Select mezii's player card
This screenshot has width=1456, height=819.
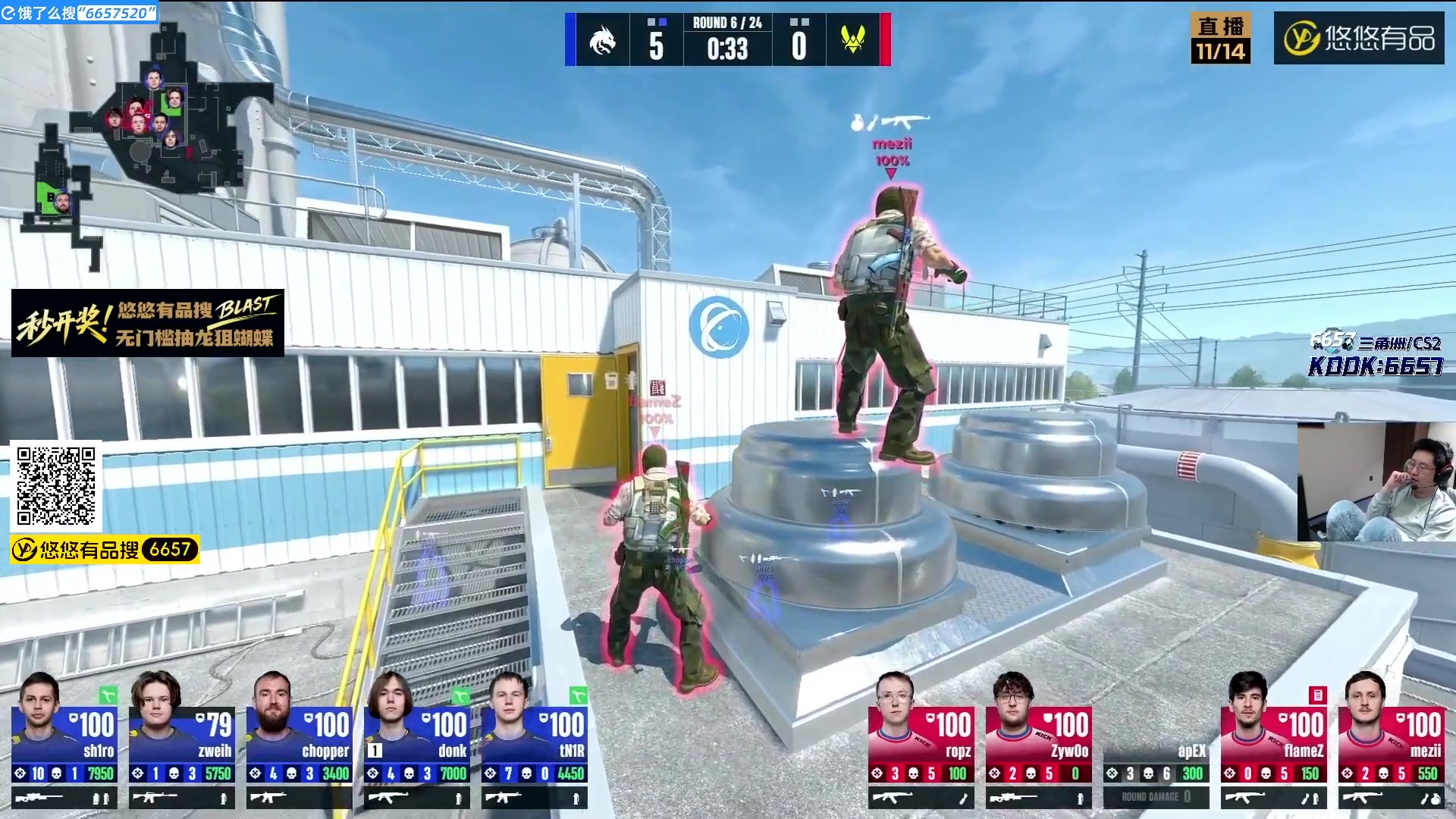1392,739
